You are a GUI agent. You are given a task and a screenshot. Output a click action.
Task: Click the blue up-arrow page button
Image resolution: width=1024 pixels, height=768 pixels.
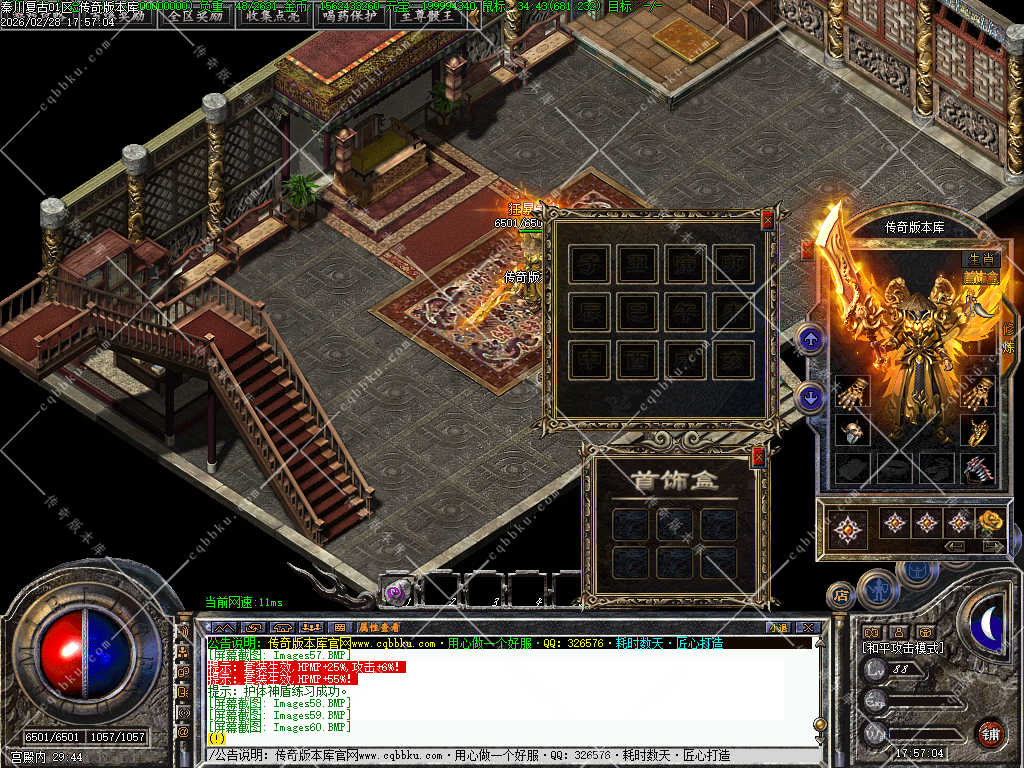pyautogui.click(x=811, y=341)
